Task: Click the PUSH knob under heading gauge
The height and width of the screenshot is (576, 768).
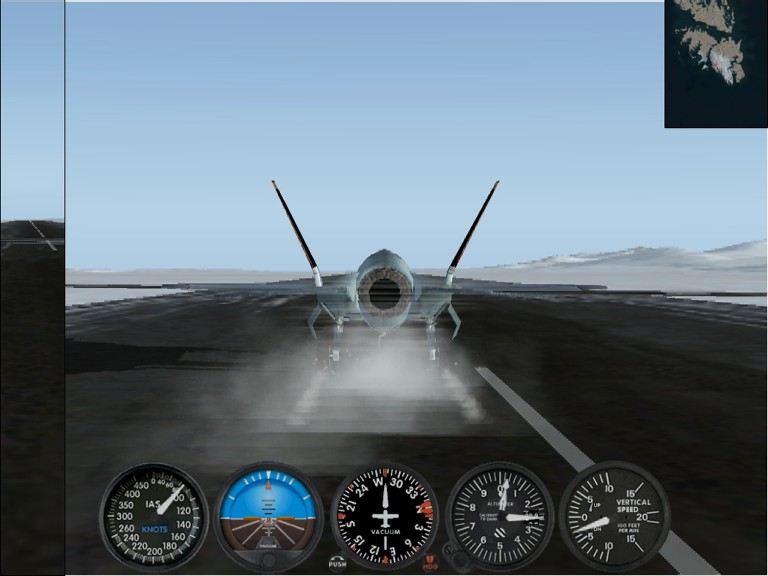Action: coord(337,562)
